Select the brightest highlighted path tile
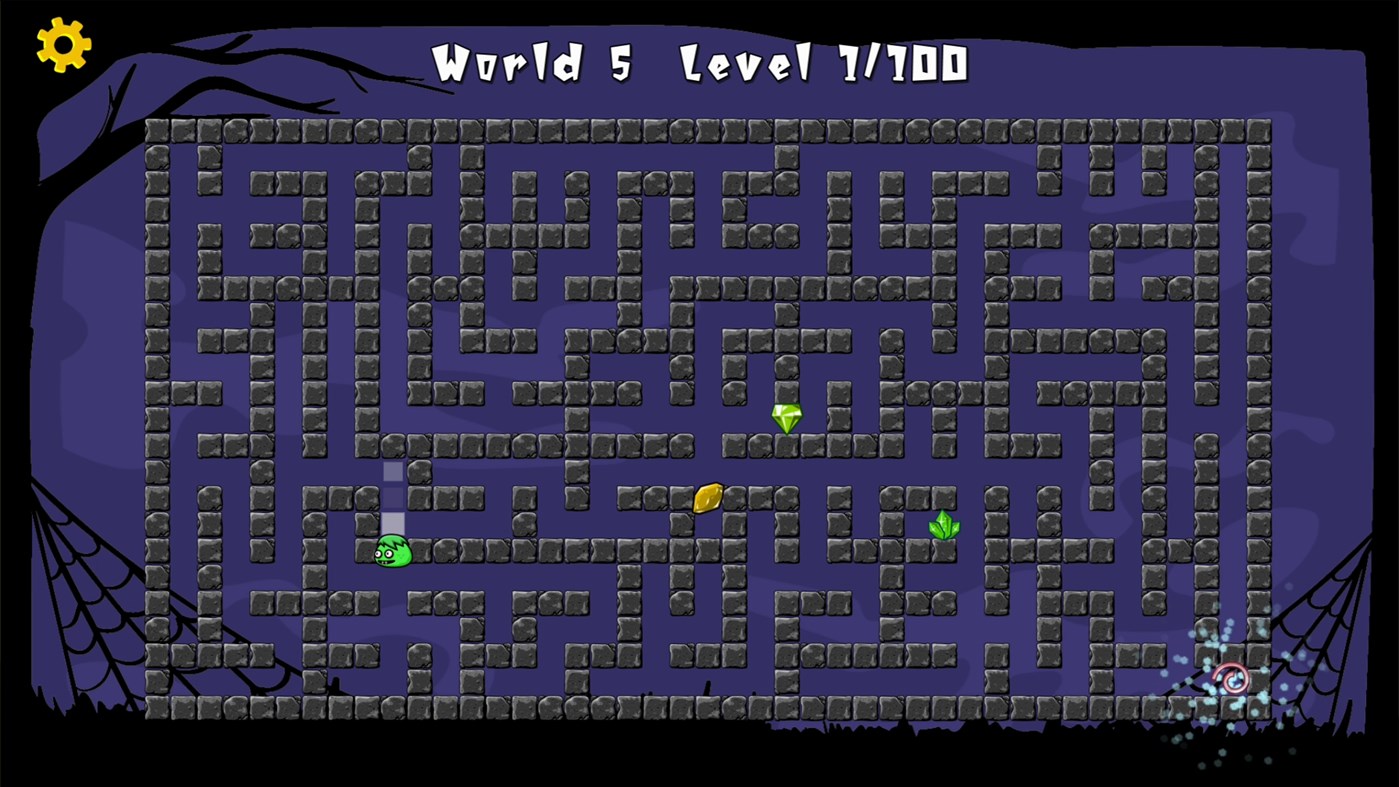Image resolution: width=1399 pixels, height=787 pixels. [392, 525]
